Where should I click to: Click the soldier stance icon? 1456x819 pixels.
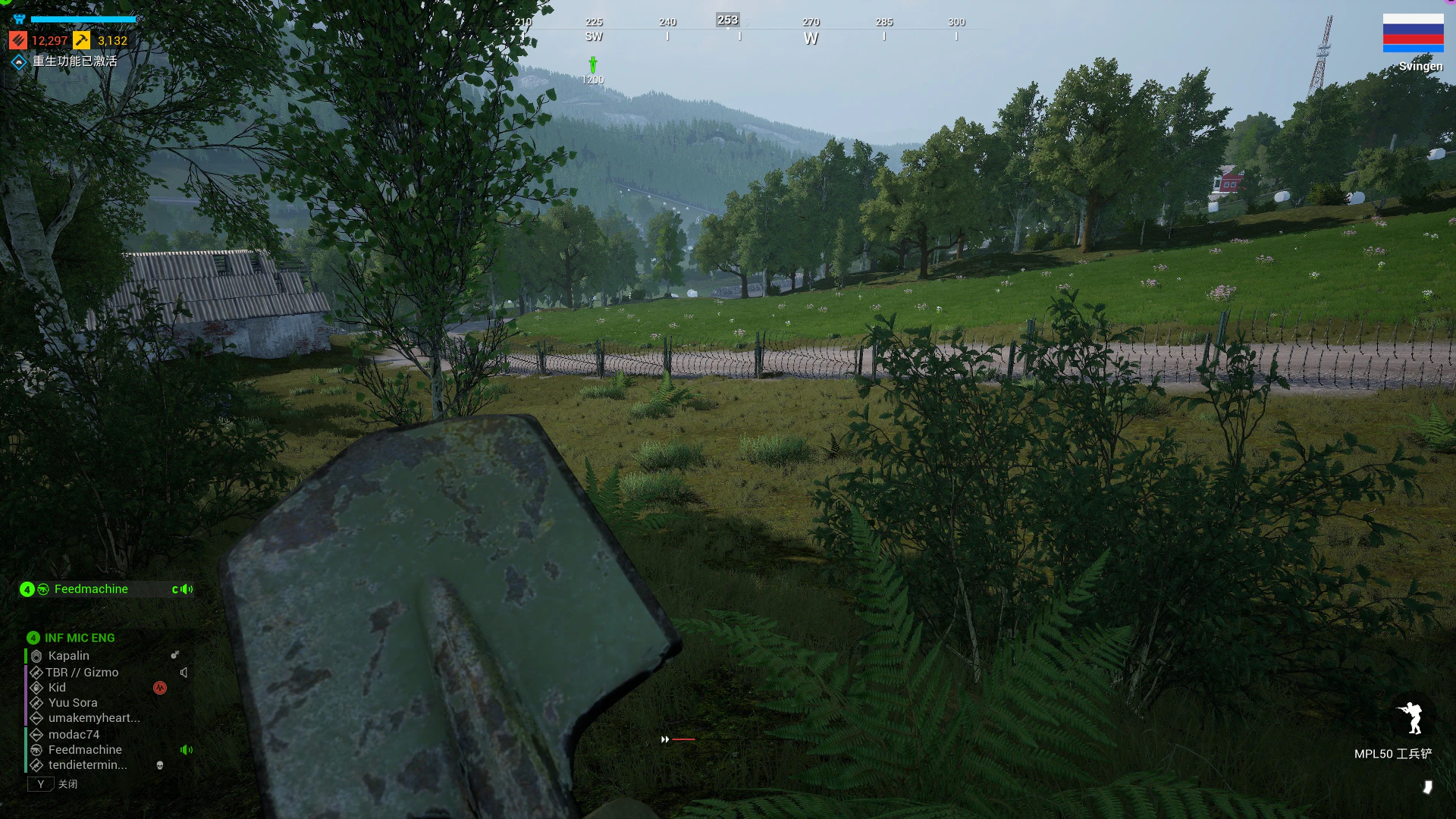point(1411,717)
